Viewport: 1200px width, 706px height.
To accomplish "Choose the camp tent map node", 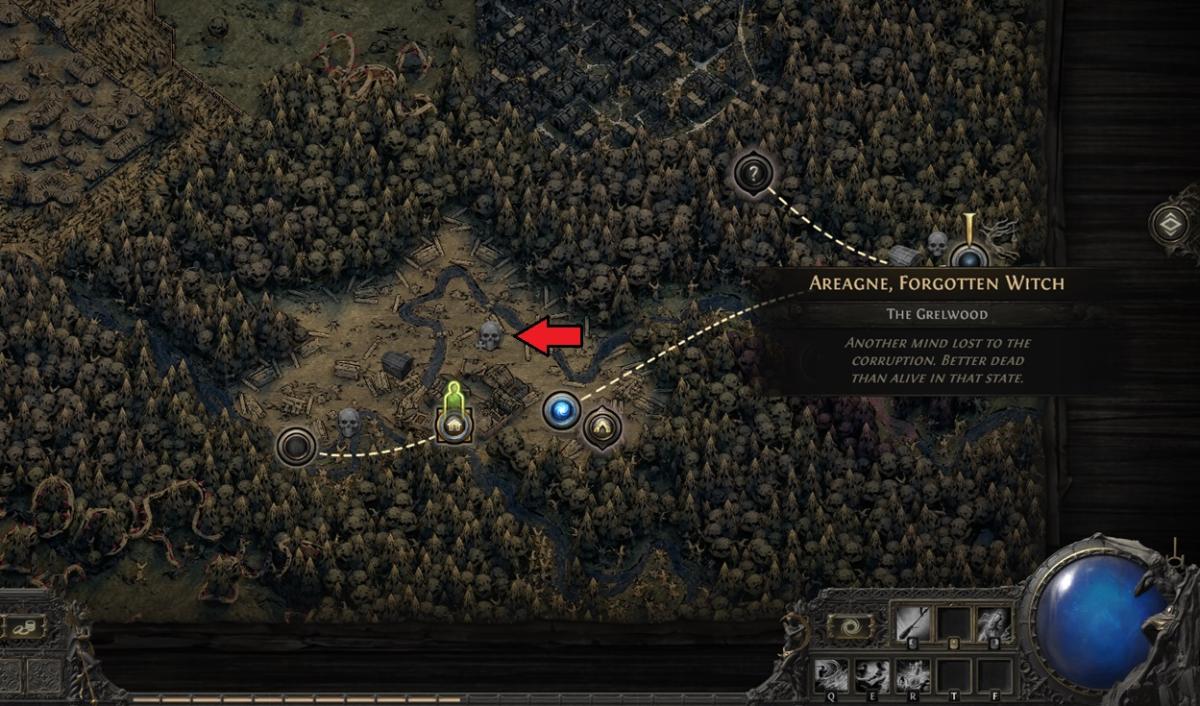I will pos(602,427).
